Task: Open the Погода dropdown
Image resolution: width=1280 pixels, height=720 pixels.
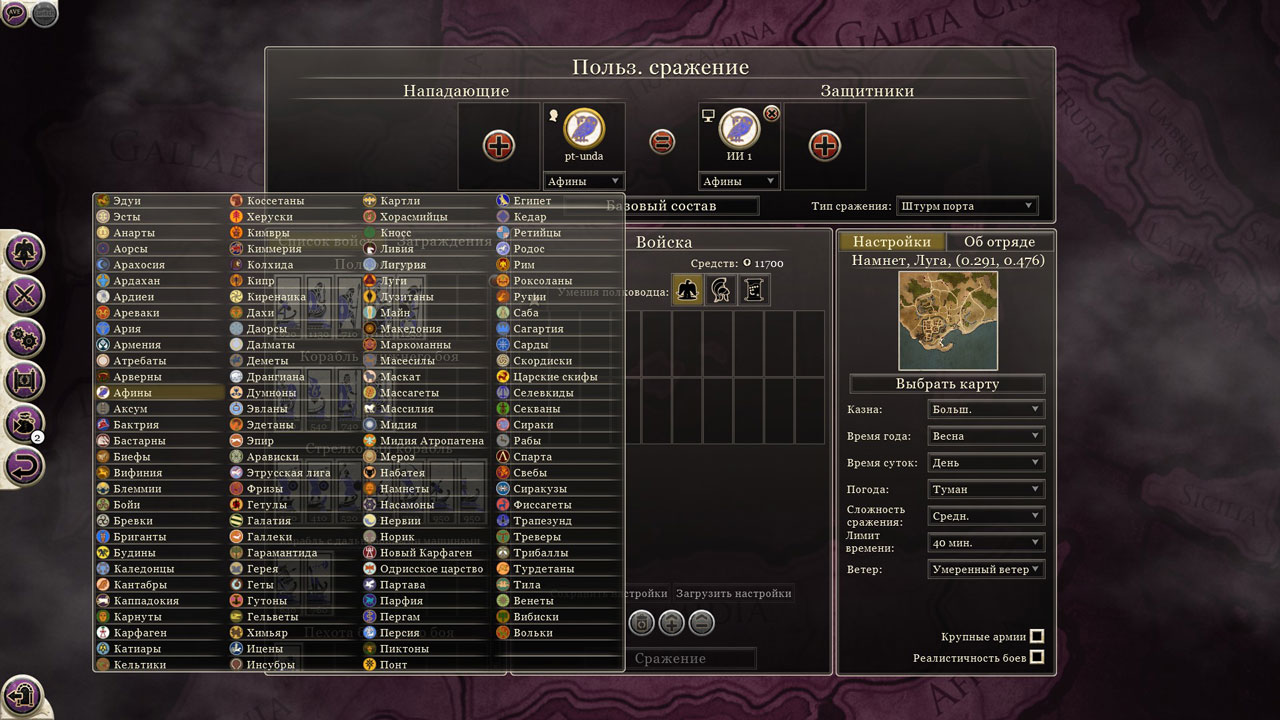Action: (x=986, y=490)
